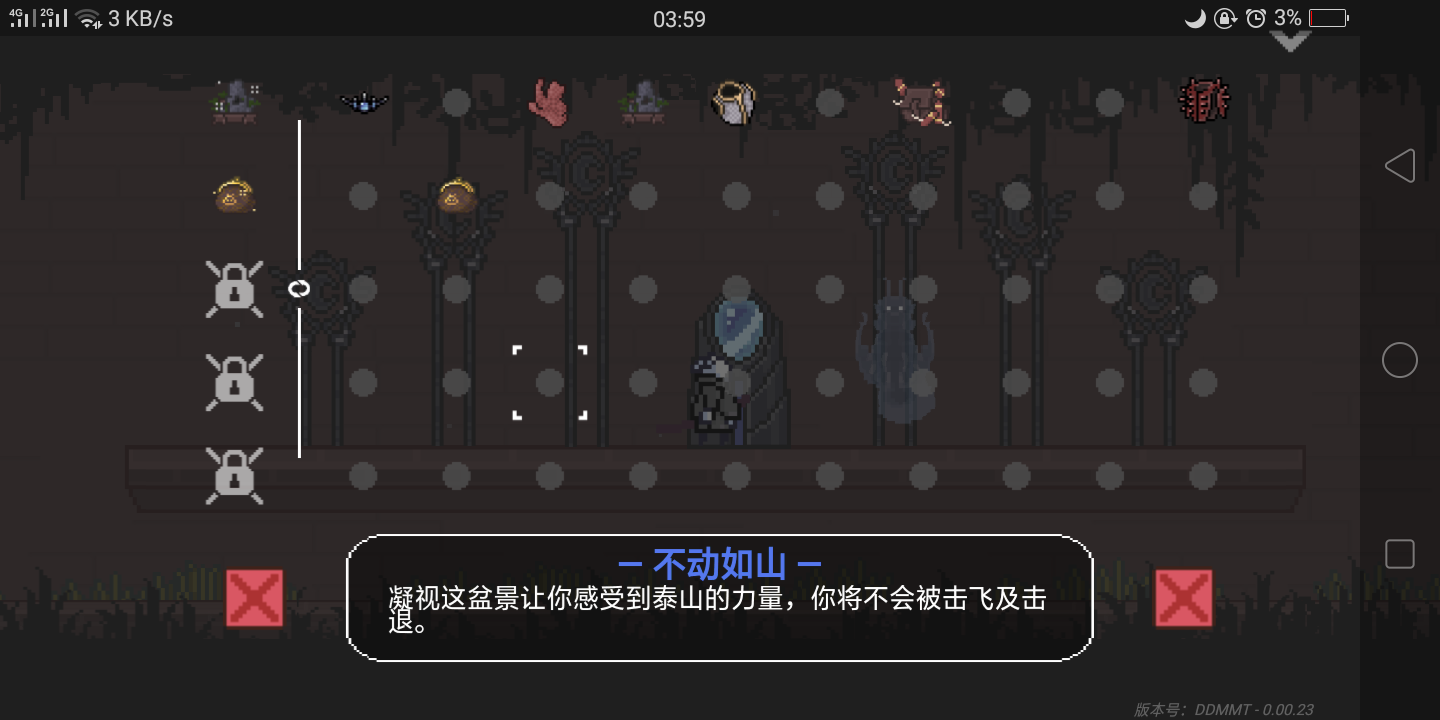The width and height of the screenshot is (1440, 720).
Task: Tap the battery indicator in status bar
Action: [1325, 17]
